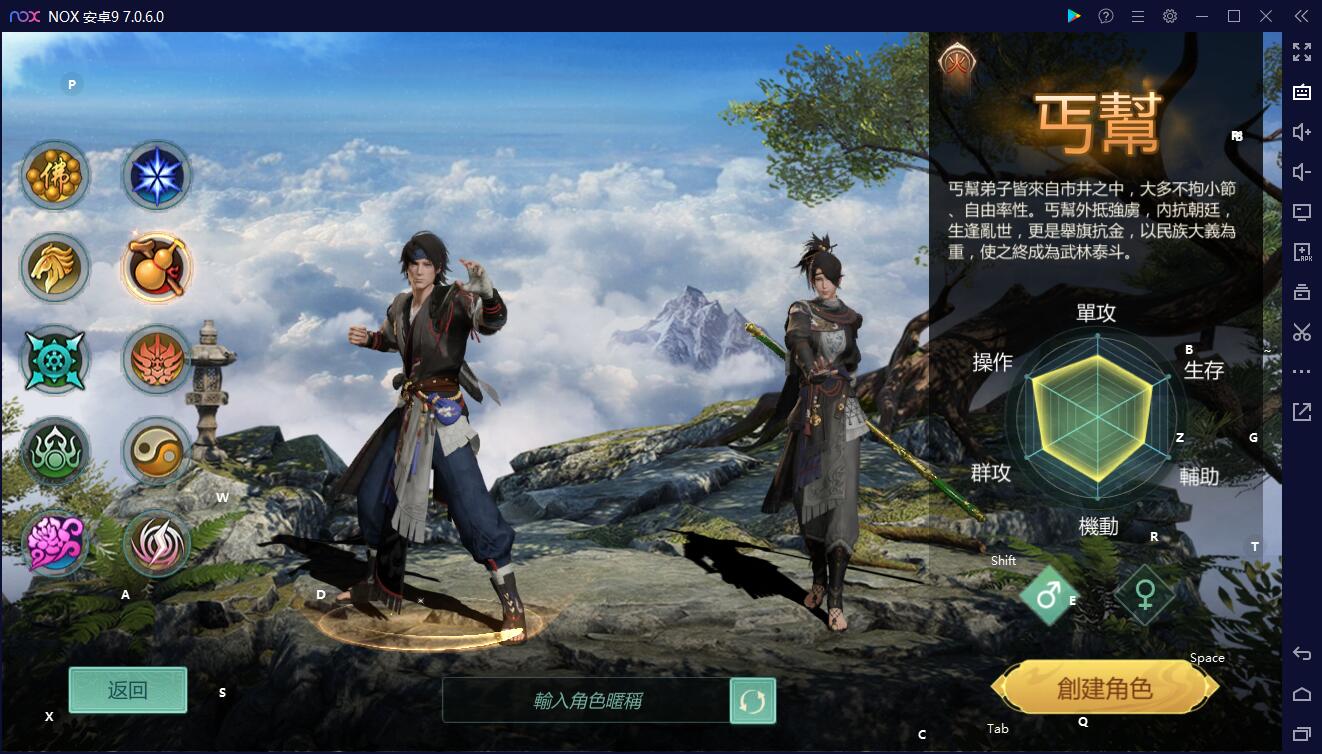
Task: Open the NOX hamburger menu list
Action: coord(1138,16)
